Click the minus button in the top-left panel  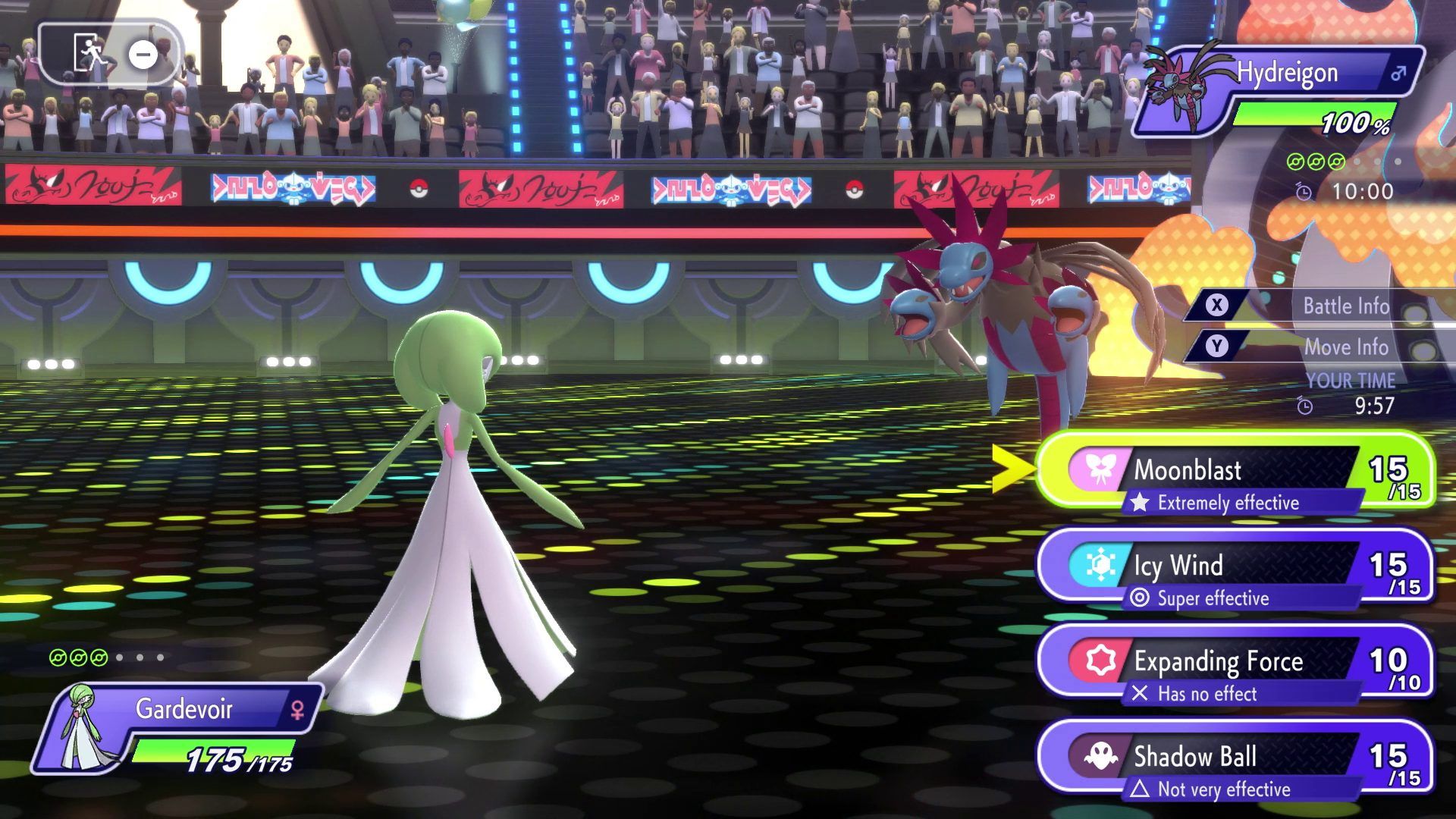point(142,55)
